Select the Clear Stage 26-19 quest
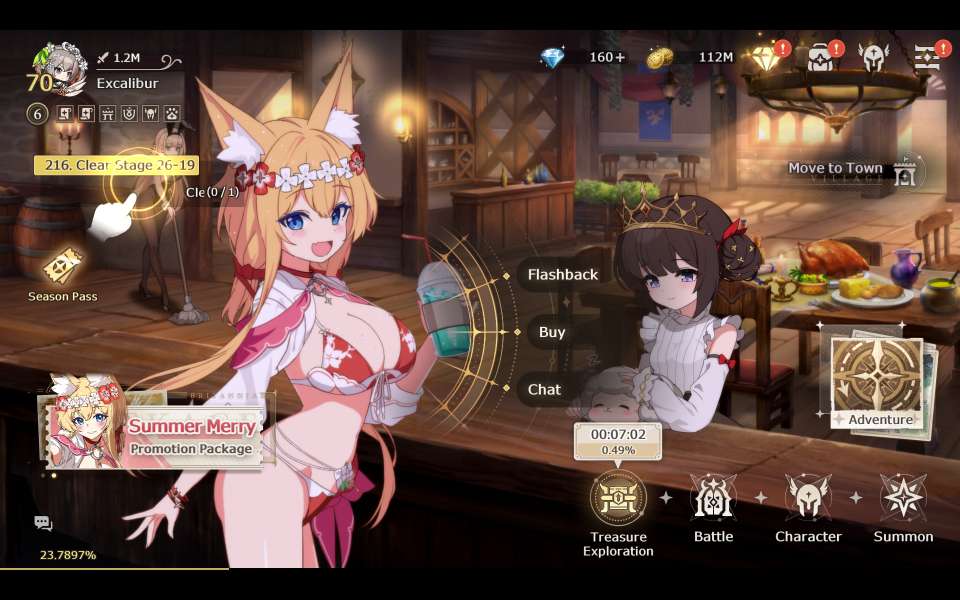The image size is (960, 600). point(116,165)
